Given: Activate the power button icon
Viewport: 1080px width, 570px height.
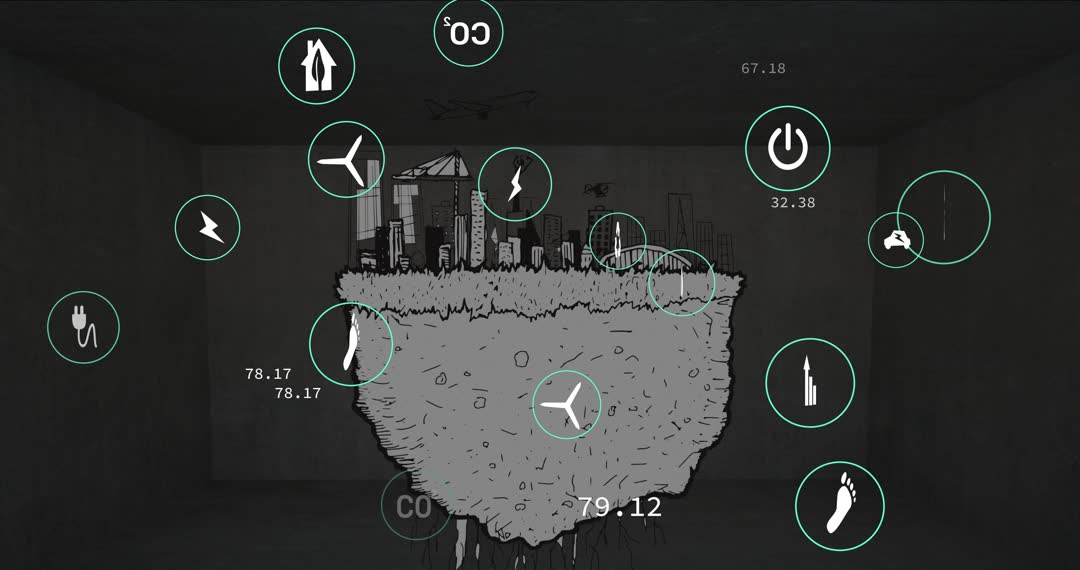Looking at the screenshot, I should click(787, 148).
